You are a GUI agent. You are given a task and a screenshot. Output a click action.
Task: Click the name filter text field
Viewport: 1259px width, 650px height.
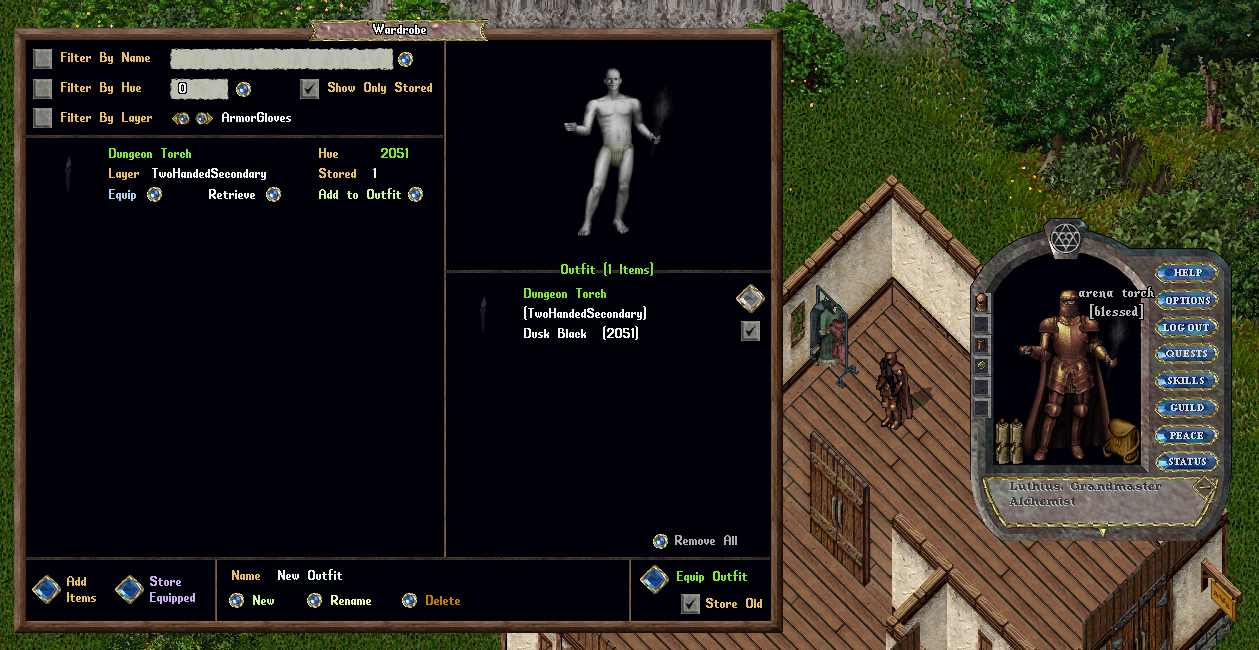(x=281, y=59)
